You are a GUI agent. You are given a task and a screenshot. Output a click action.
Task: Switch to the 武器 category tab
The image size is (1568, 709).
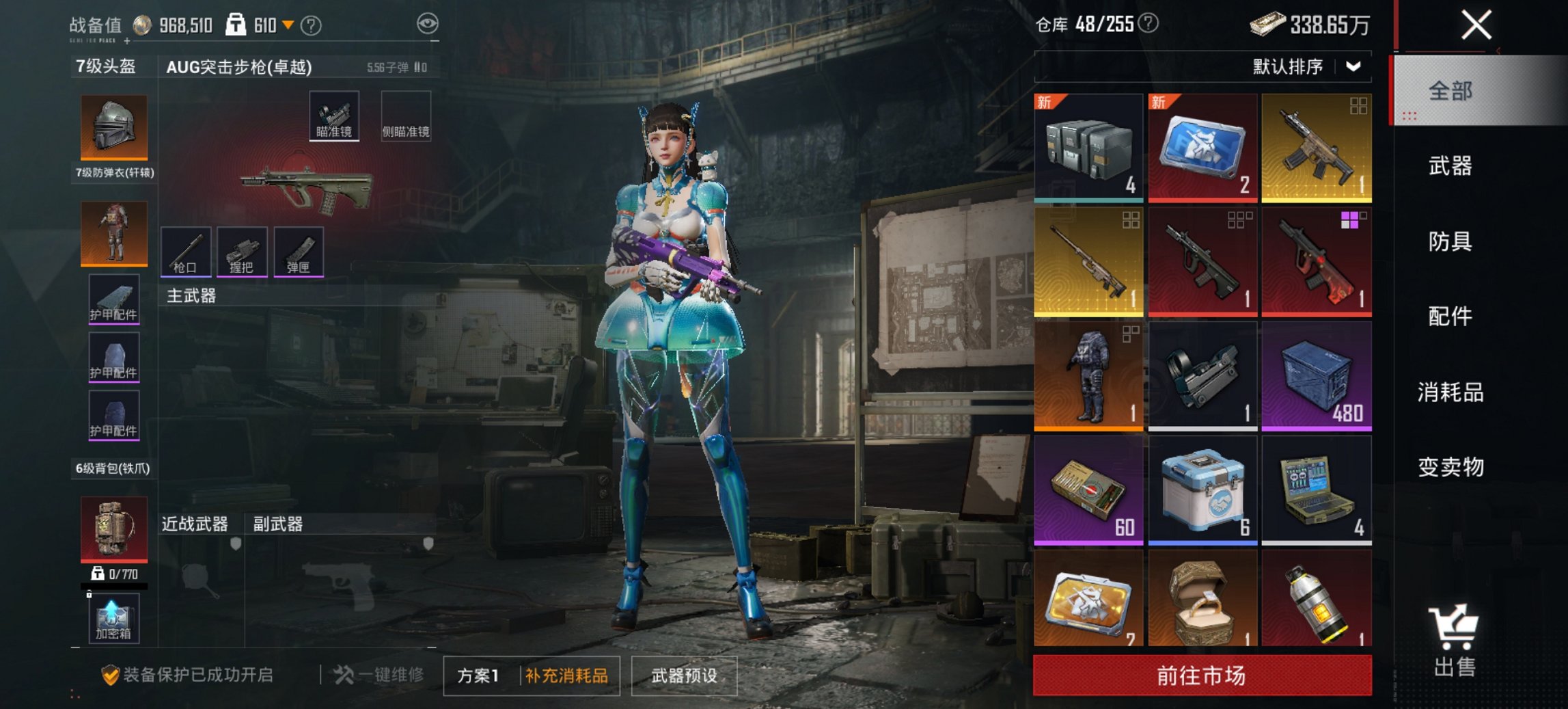point(1453,166)
